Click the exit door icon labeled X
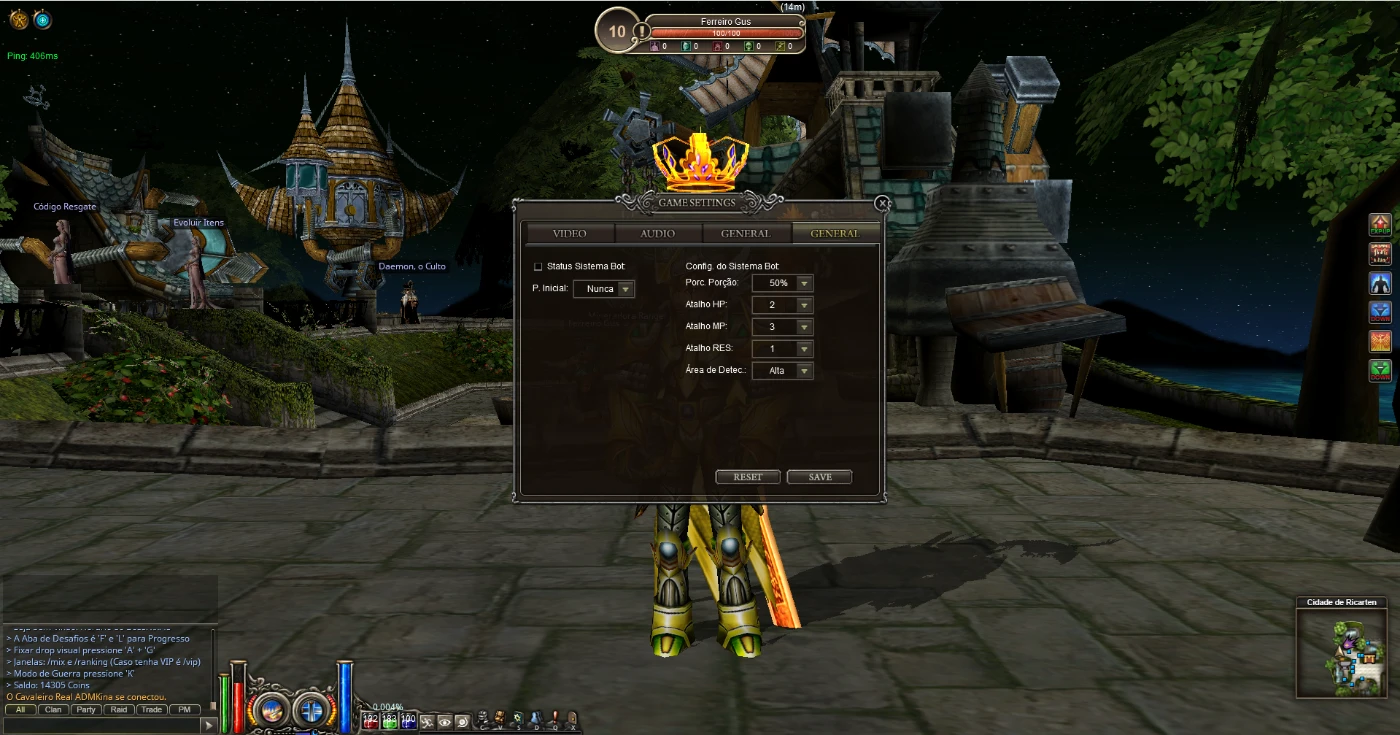This screenshot has width=1400, height=735. tap(573, 719)
